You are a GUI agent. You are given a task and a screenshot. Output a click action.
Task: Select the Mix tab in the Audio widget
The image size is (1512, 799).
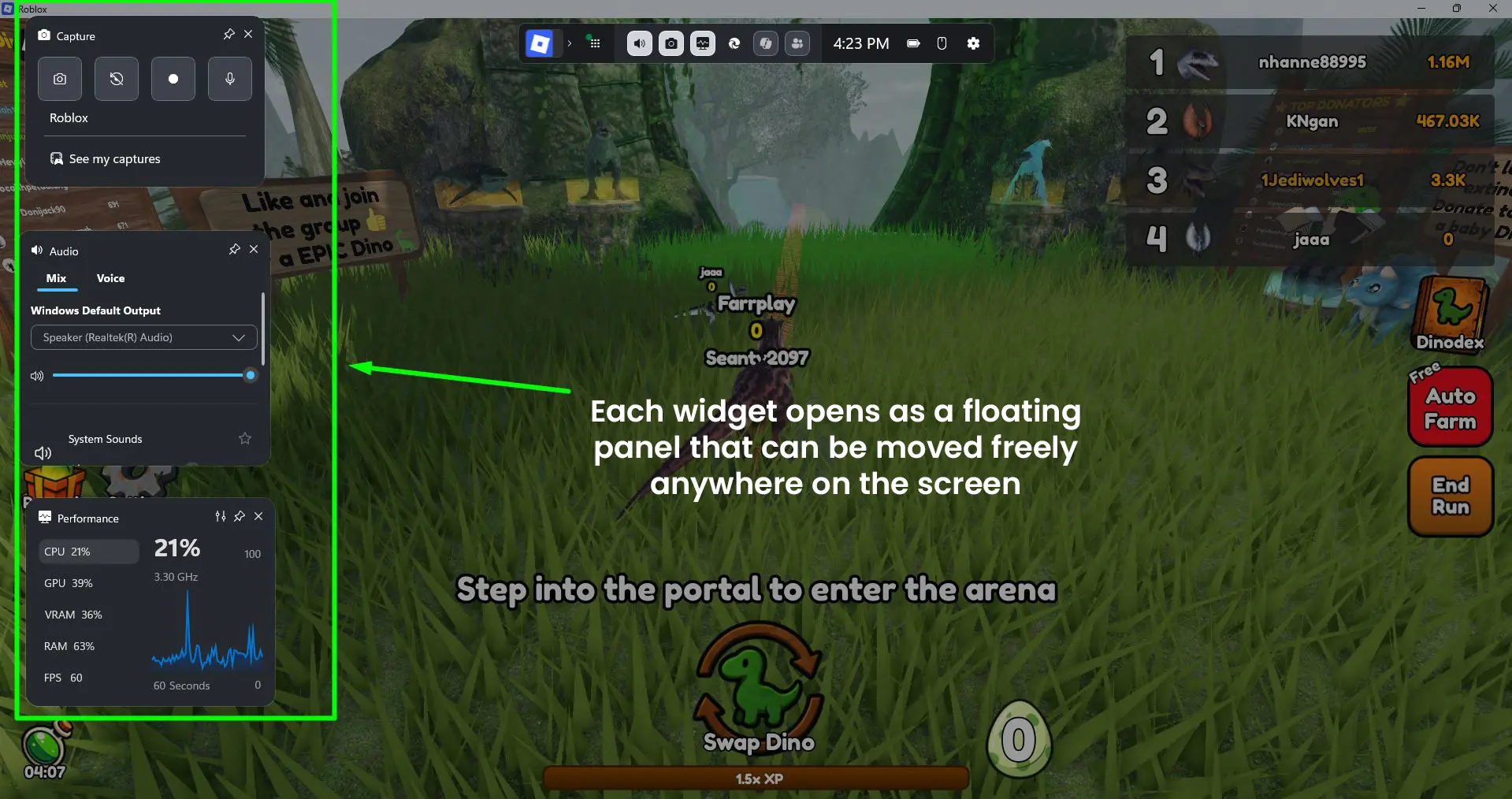[x=56, y=278]
